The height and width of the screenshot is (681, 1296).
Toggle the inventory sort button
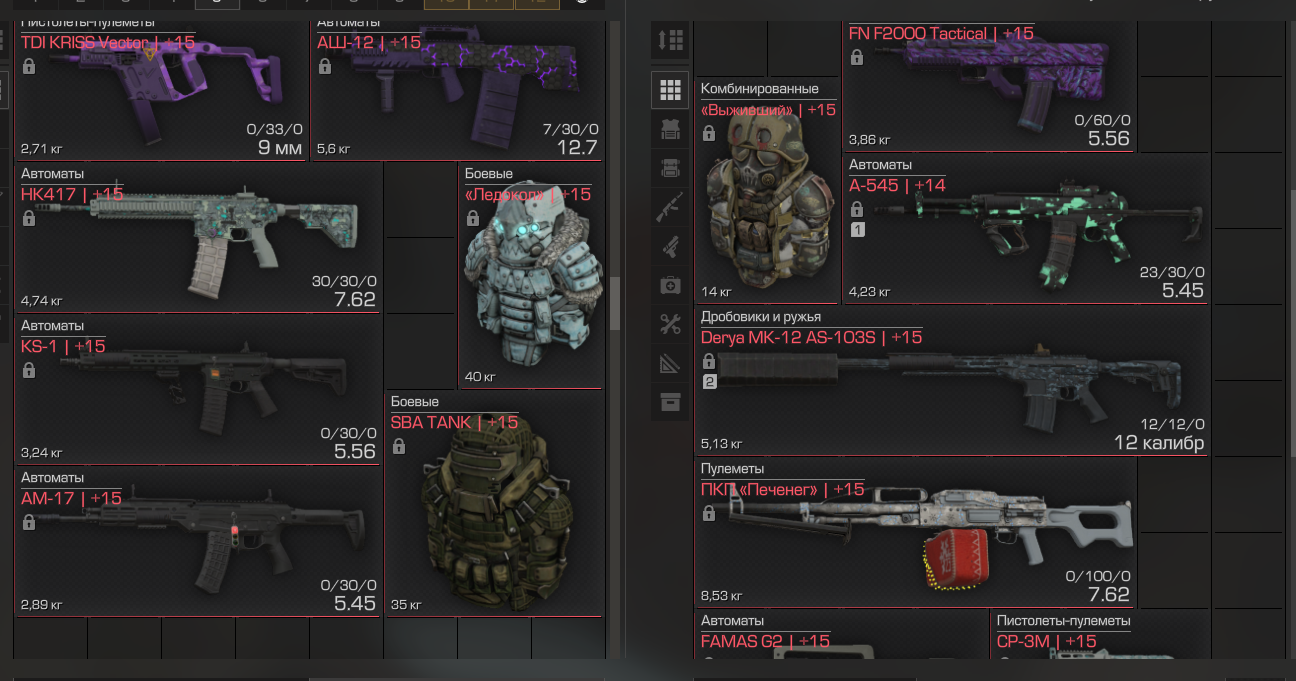pos(670,40)
